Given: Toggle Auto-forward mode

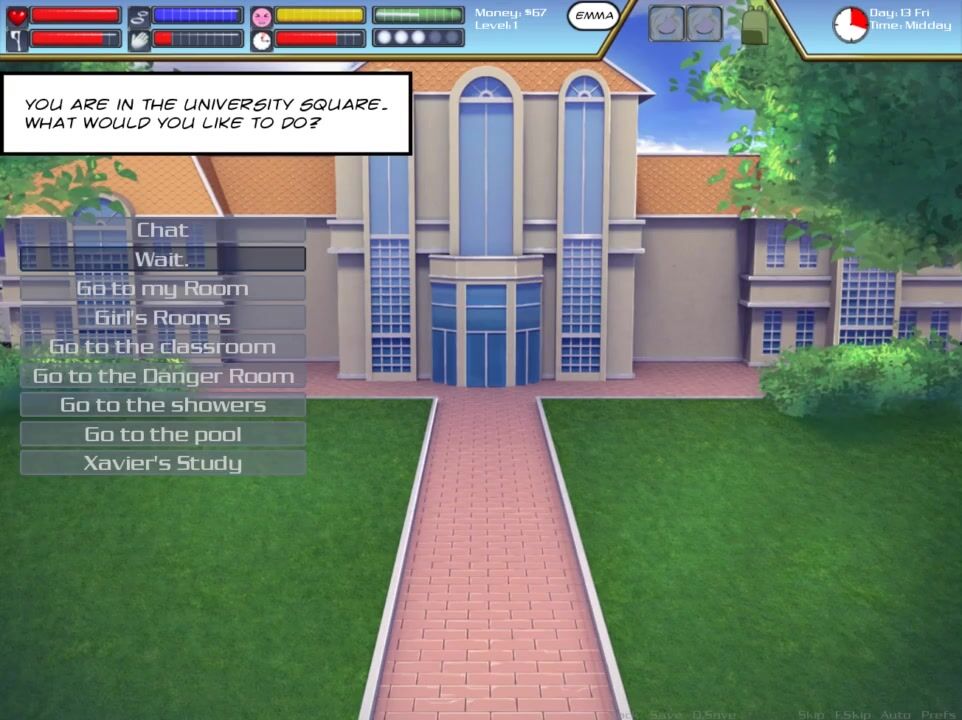Looking at the screenshot, I should (896, 714).
